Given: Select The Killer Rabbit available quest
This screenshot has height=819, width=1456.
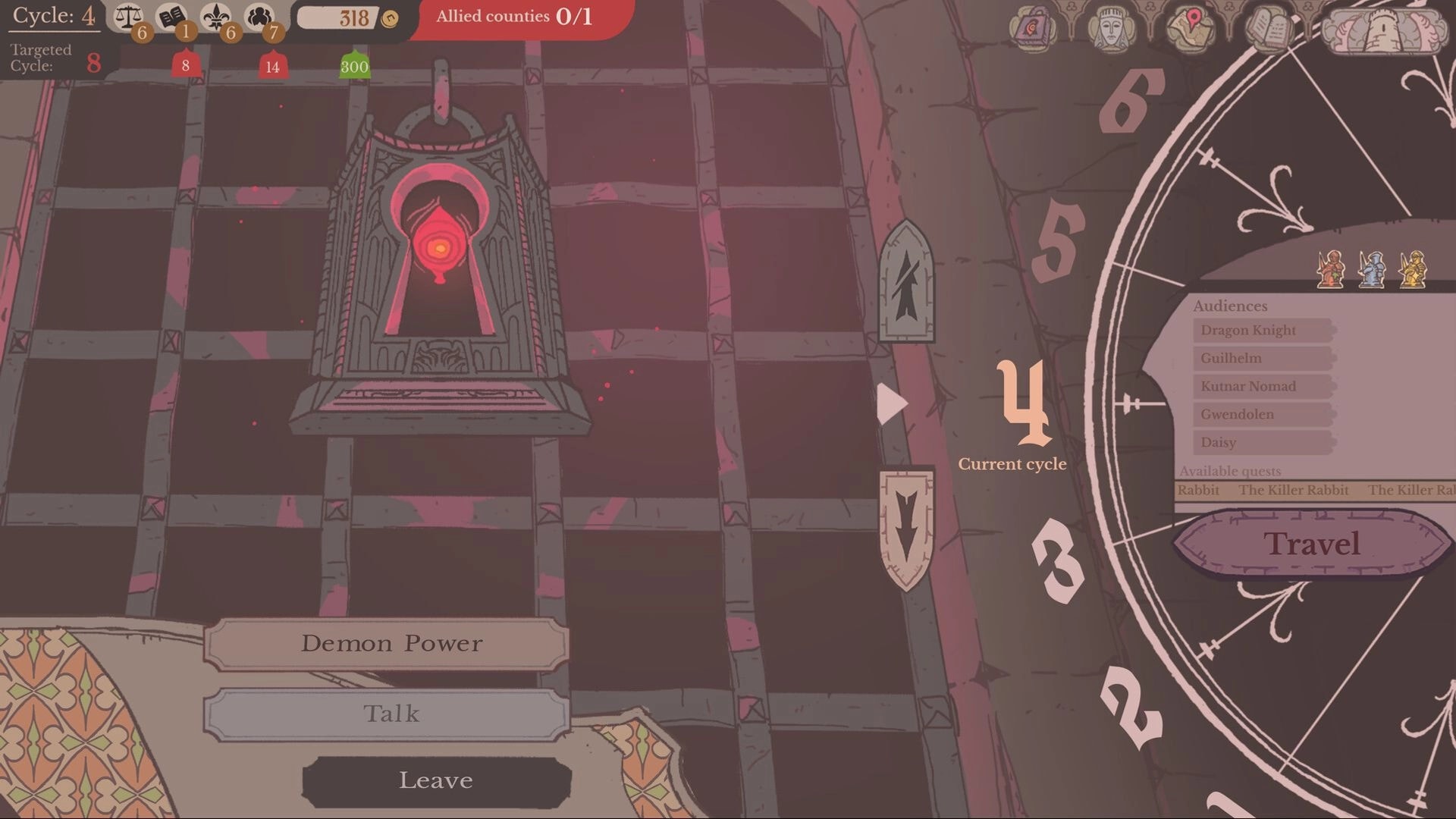Looking at the screenshot, I should (x=1293, y=491).
